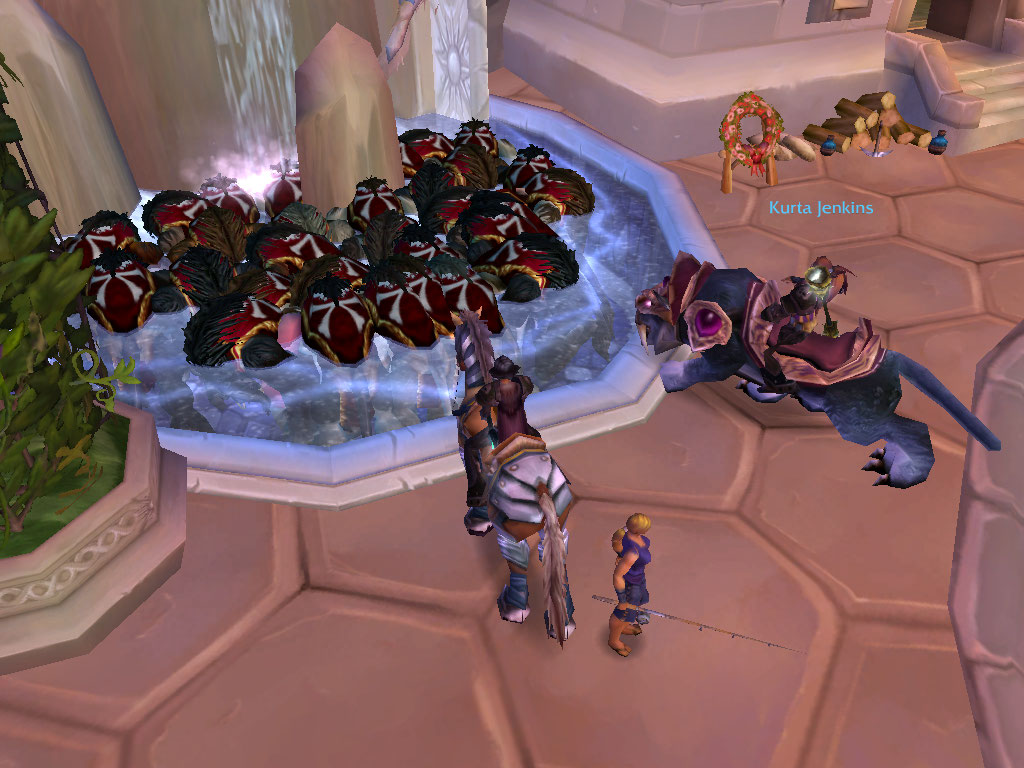1024x768 pixels.
Task: Select the Kurta Jenkins name label
Action: pyautogui.click(x=821, y=208)
